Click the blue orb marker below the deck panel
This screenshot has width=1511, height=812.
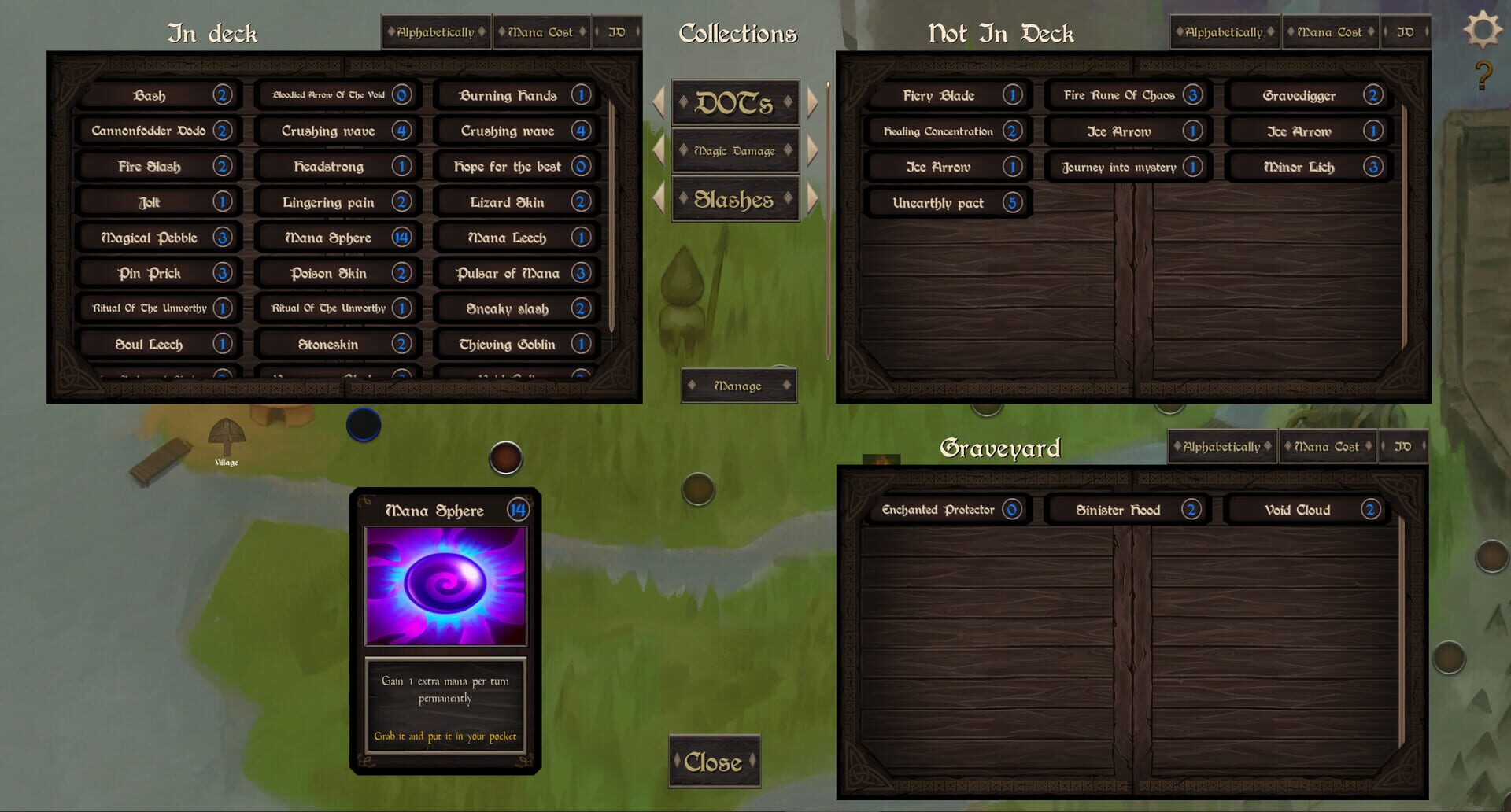pos(364,425)
